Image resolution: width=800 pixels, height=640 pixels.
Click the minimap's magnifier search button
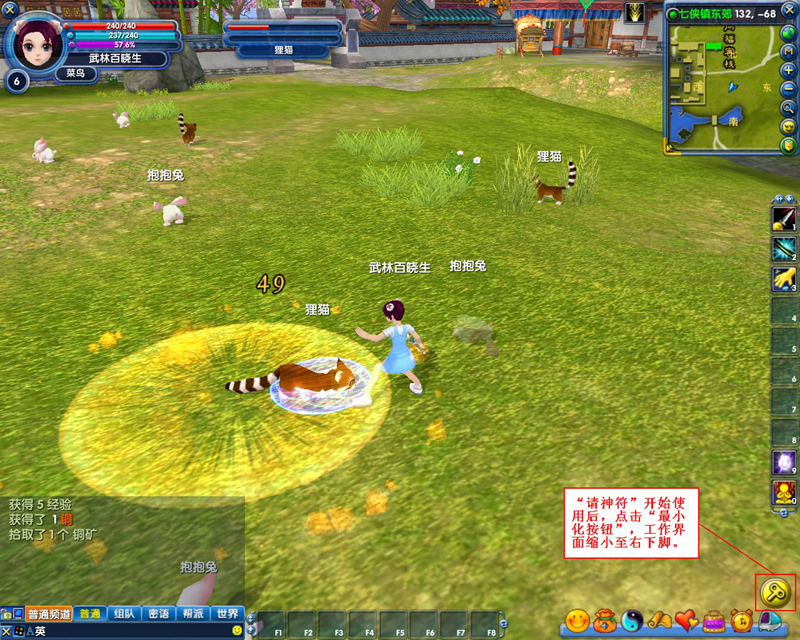[790, 108]
